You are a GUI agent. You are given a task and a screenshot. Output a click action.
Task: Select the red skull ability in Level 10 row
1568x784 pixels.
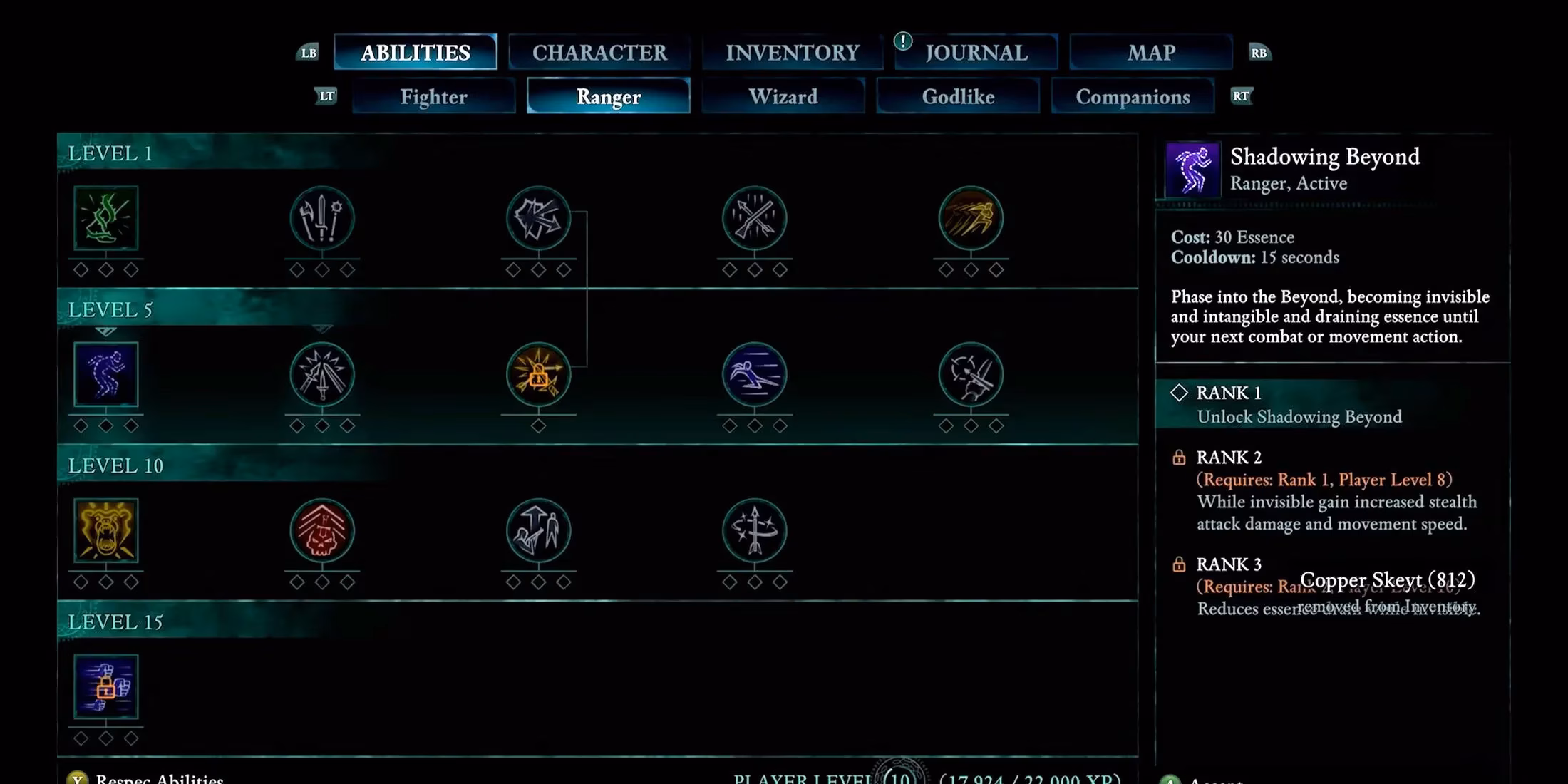[322, 531]
